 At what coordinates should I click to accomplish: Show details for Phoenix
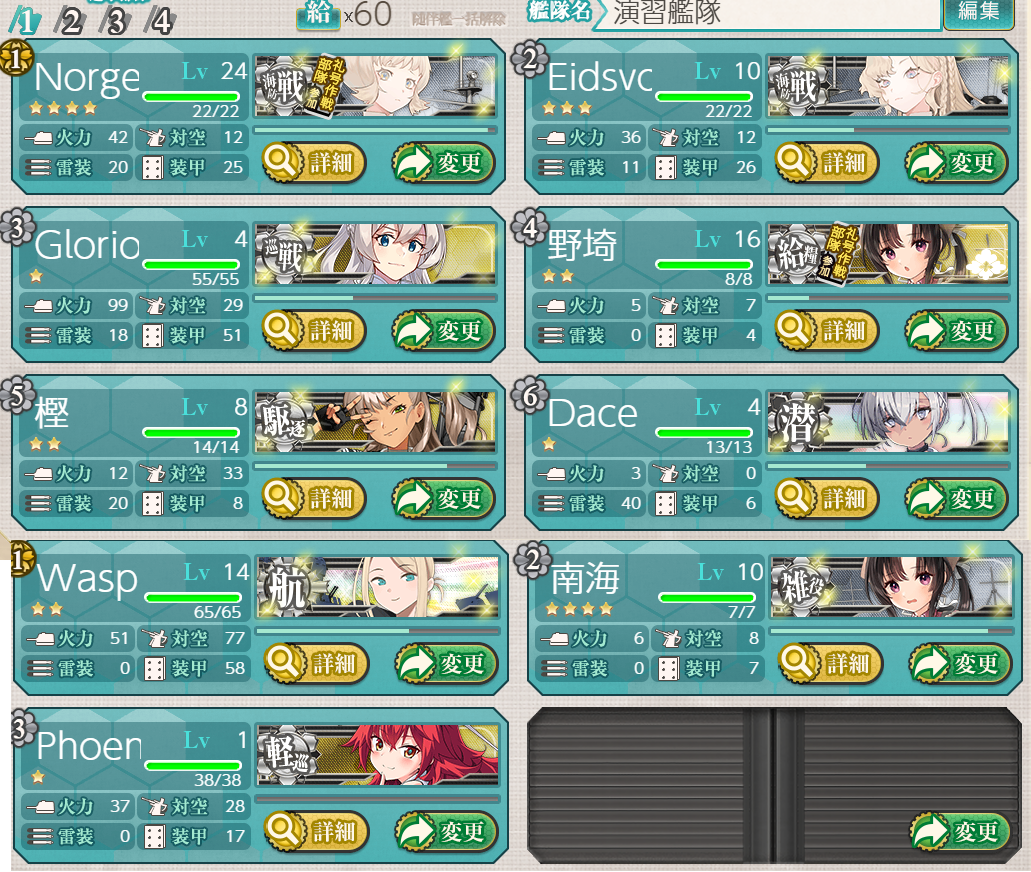click(x=316, y=830)
